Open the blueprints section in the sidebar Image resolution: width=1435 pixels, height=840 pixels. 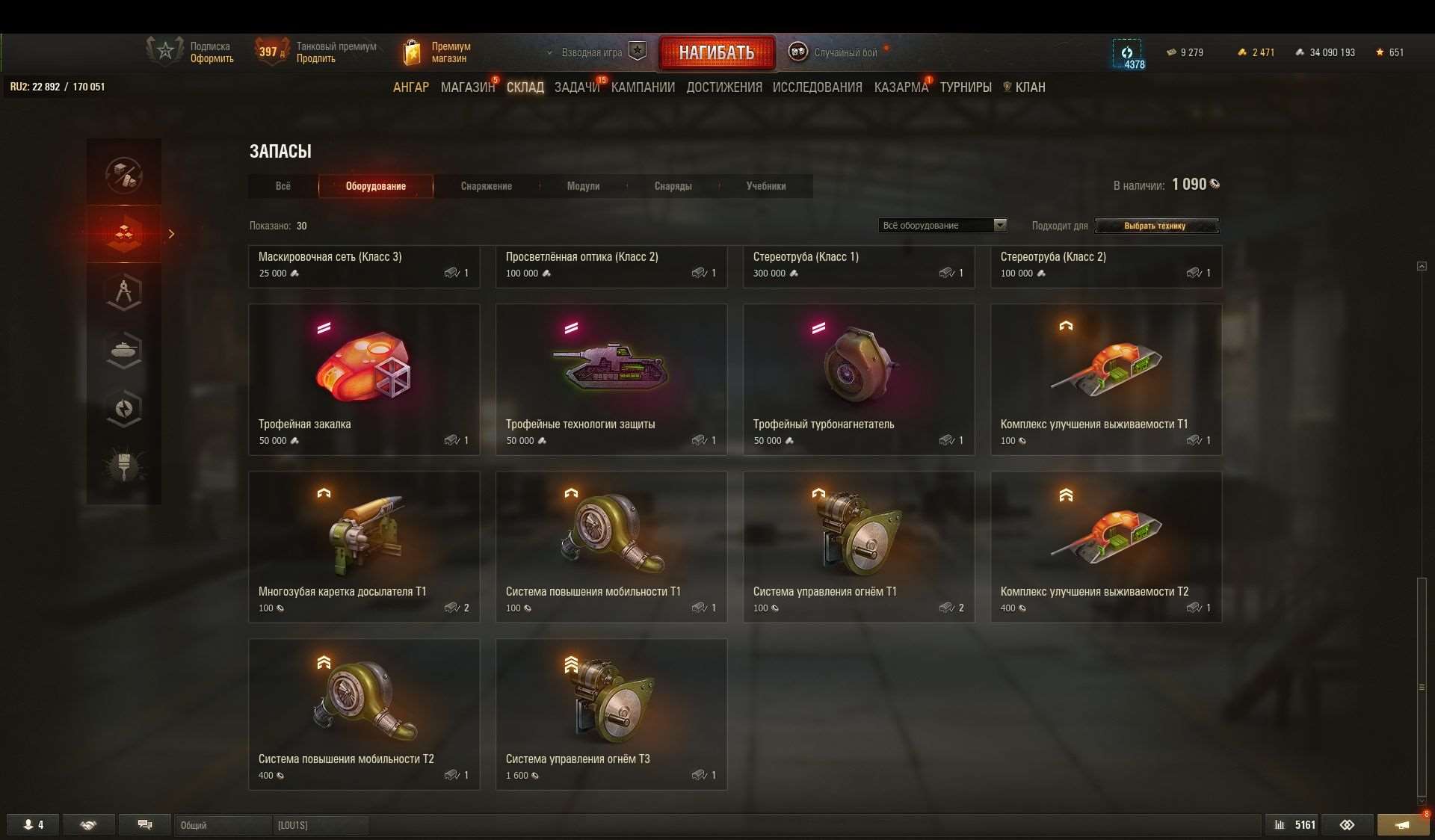pyautogui.click(x=124, y=291)
